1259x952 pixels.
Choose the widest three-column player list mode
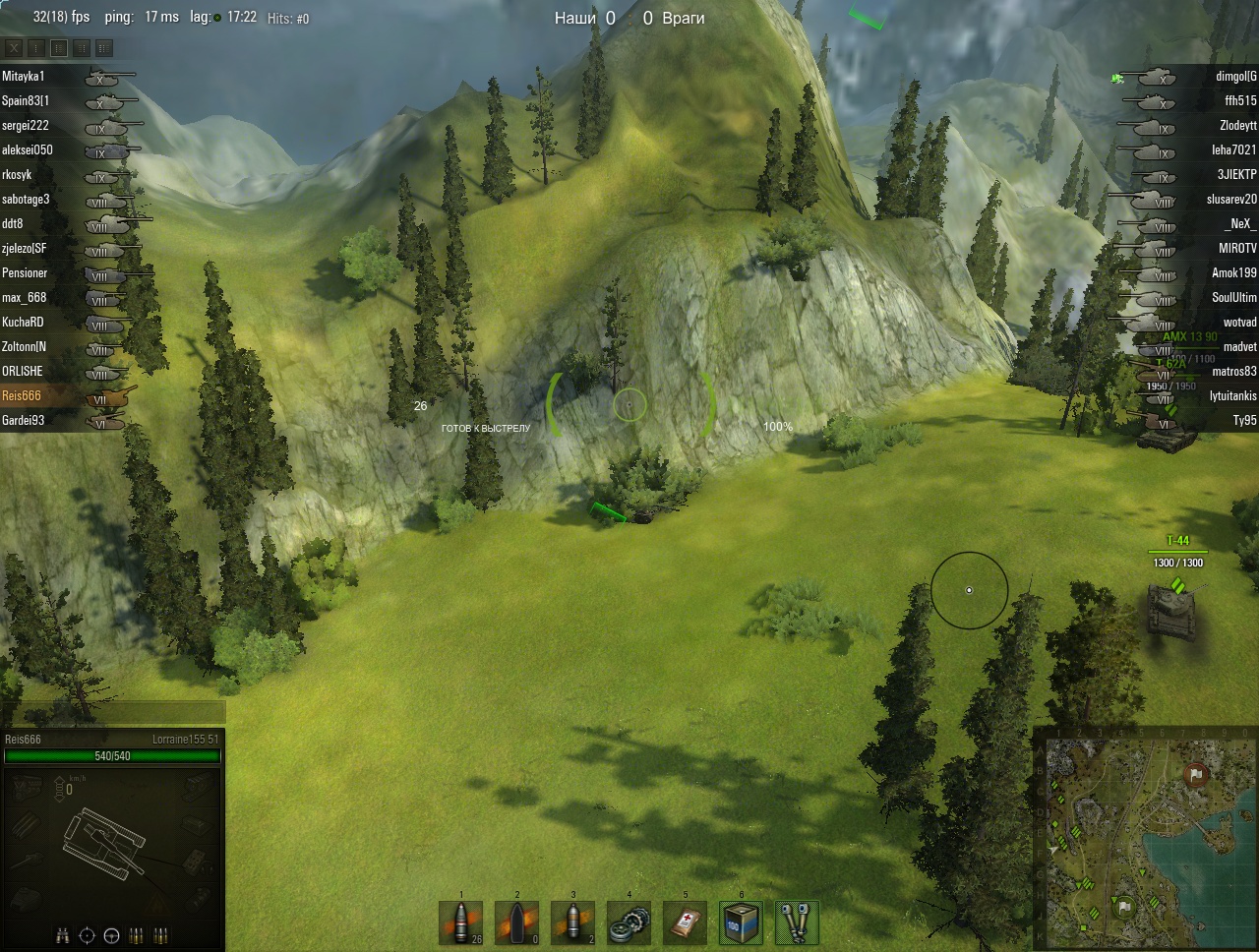[104, 47]
